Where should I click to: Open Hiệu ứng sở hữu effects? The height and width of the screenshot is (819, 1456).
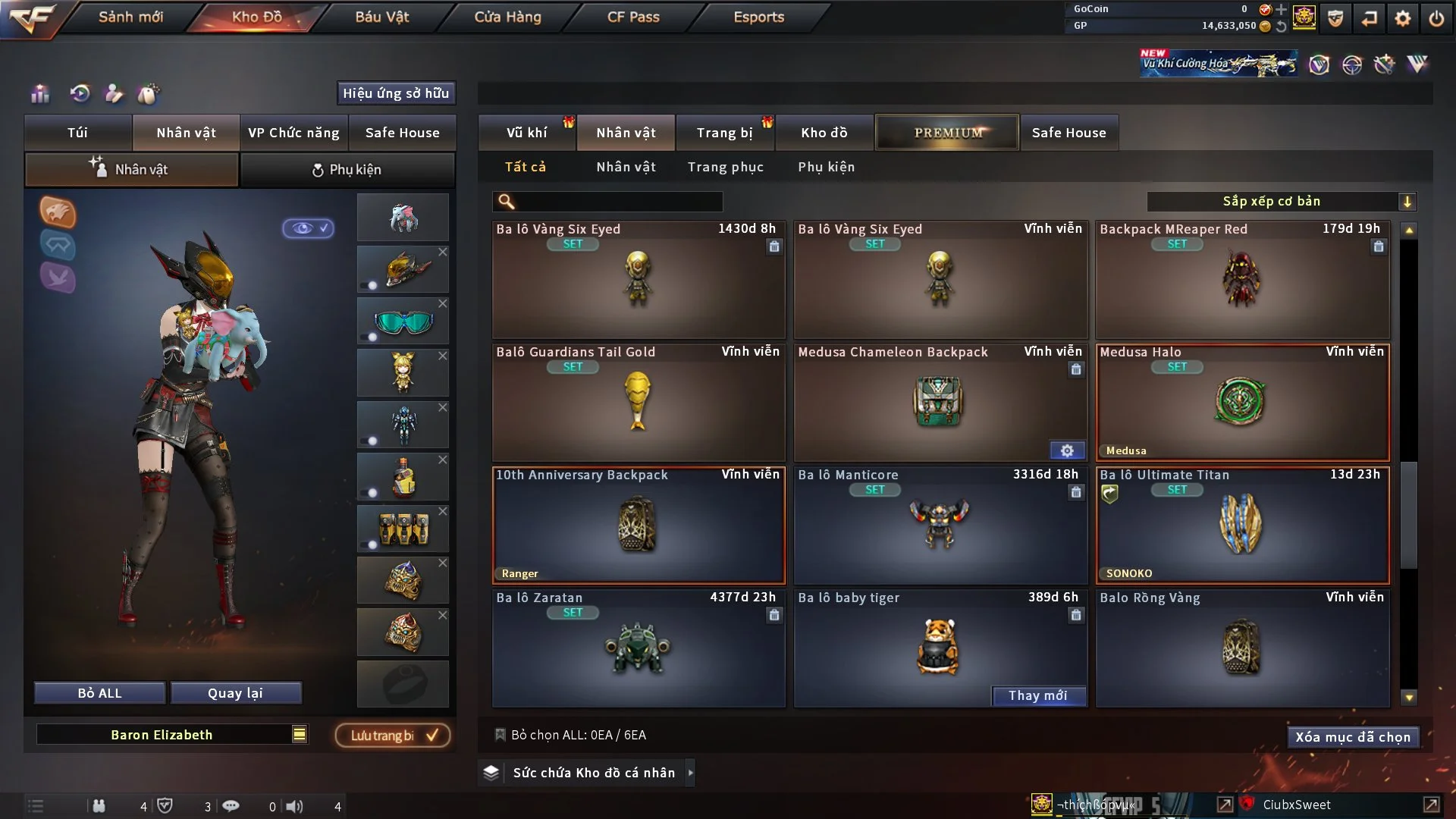coord(395,93)
